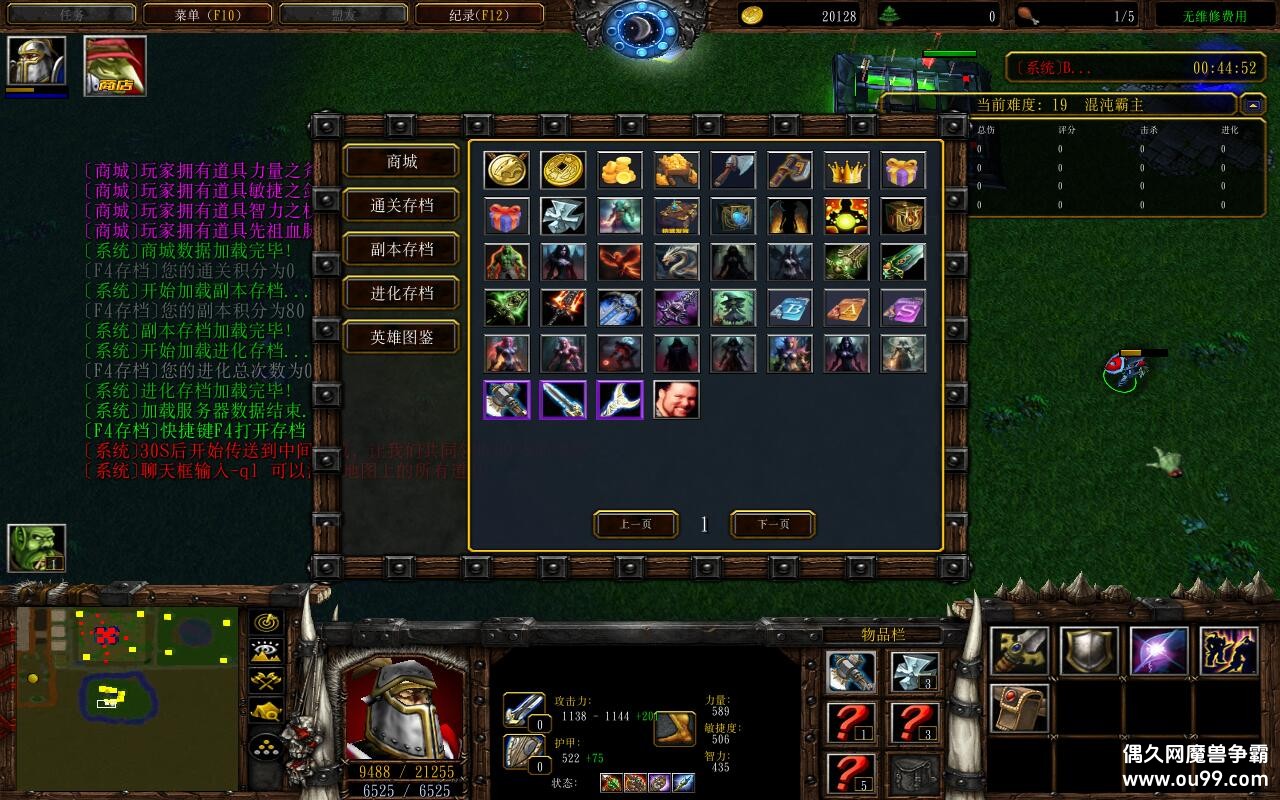Open the 菜单 (F10) menu

click(x=207, y=15)
